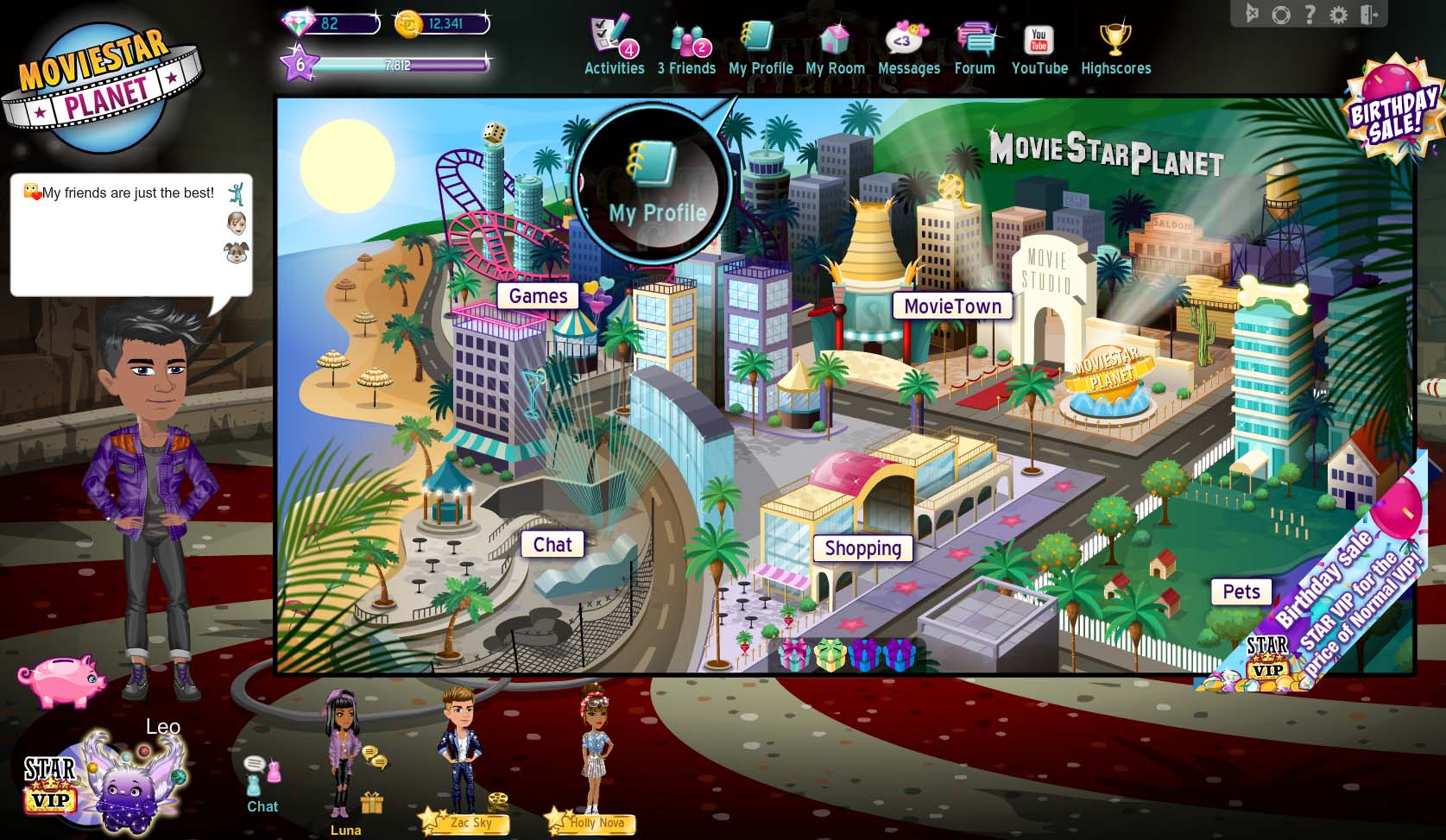
Task: Show the Highscores
Action: 1115,49
